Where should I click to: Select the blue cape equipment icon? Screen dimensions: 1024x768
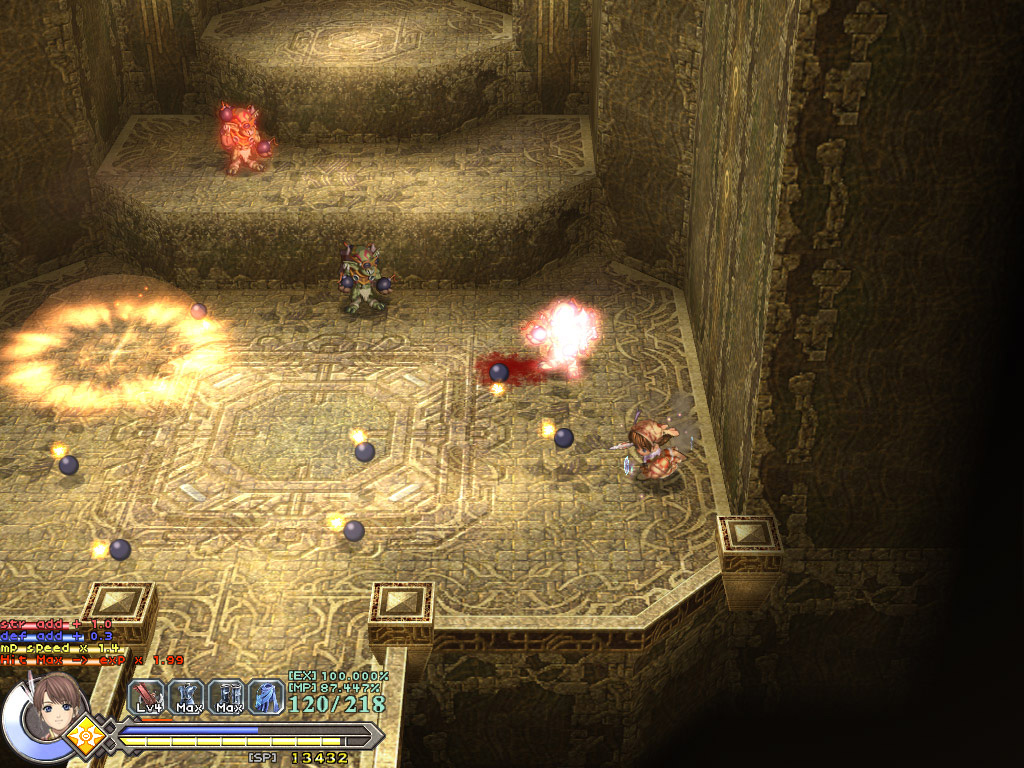(266, 696)
